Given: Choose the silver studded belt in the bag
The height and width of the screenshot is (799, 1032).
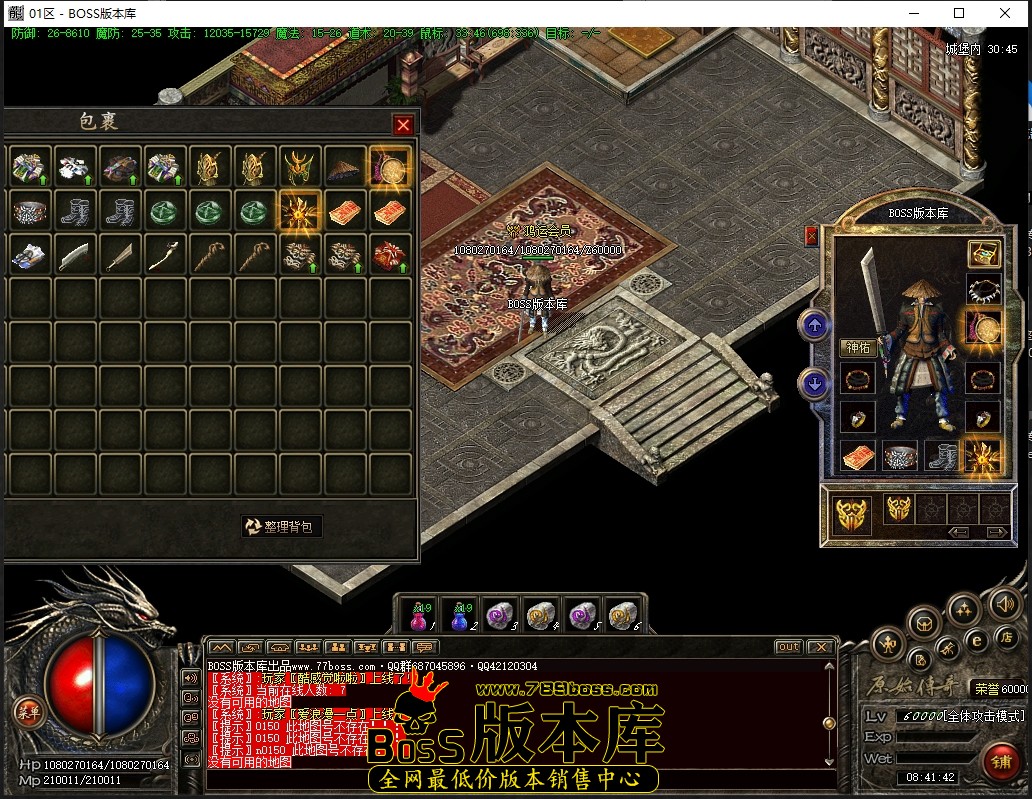Looking at the screenshot, I should pos(29,211).
